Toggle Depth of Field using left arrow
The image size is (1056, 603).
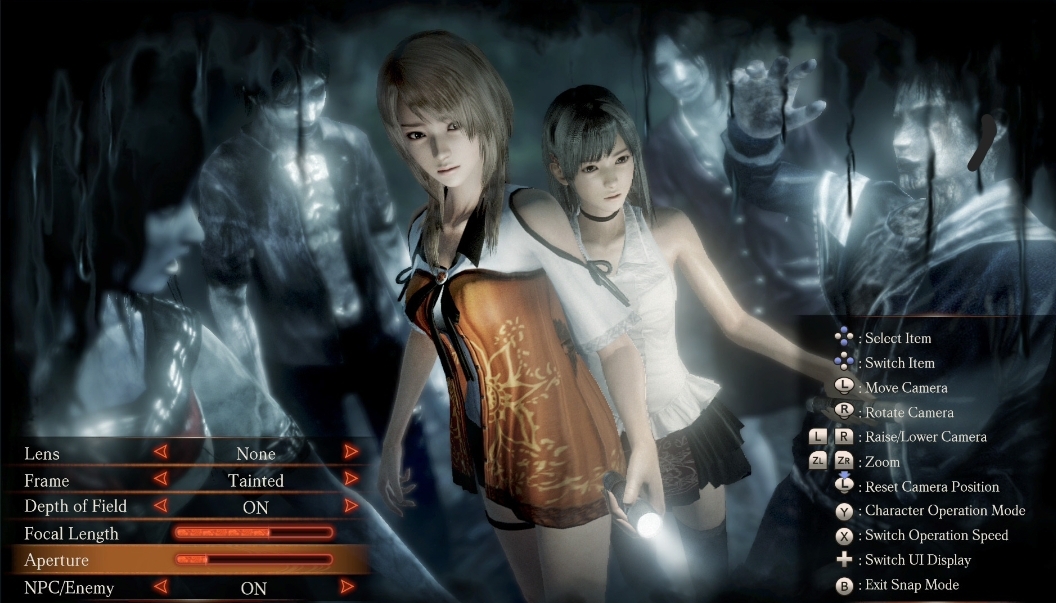click(160, 507)
